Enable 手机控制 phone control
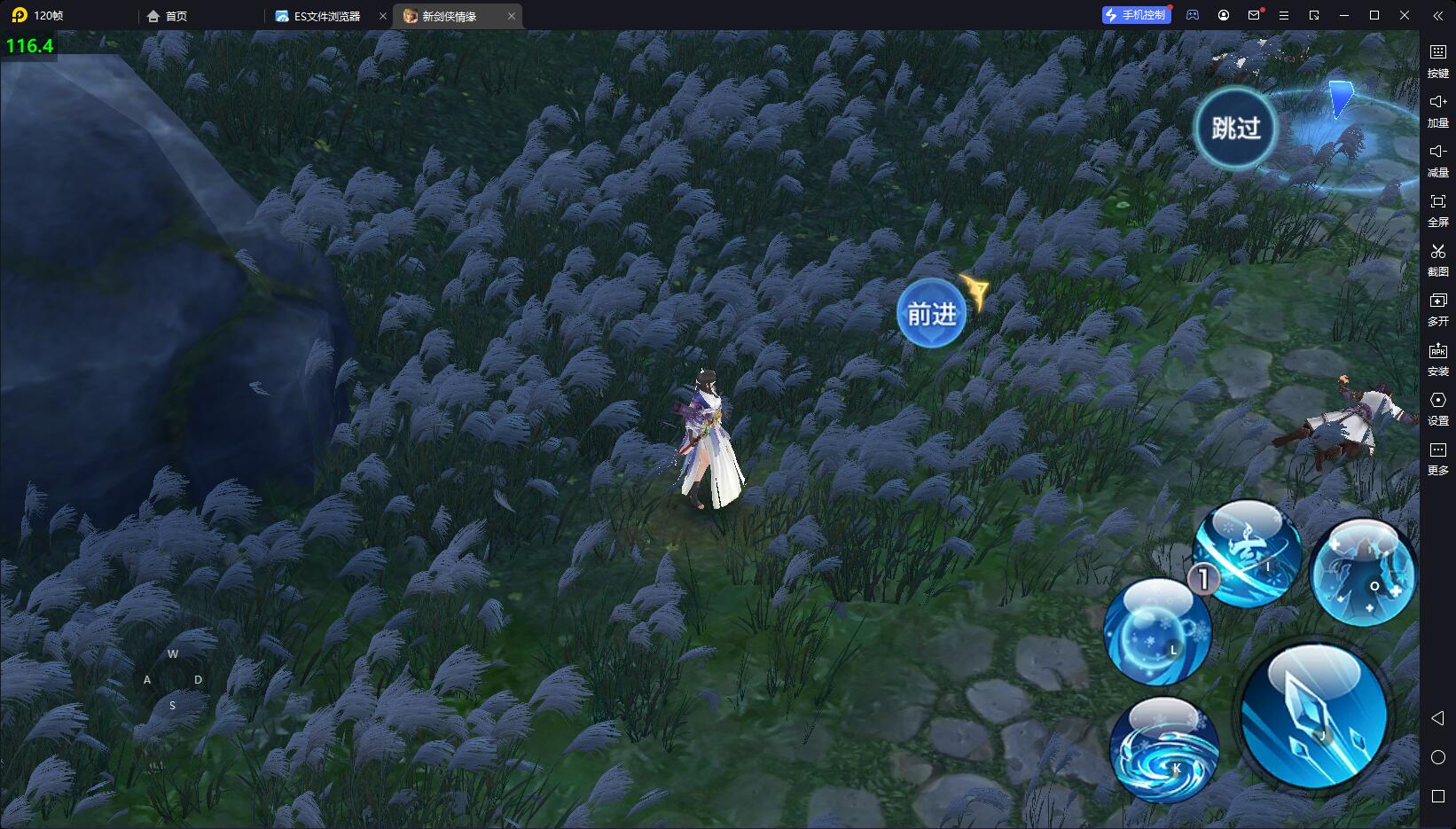This screenshot has width=1456, height=829. pyautogui.click(x=1136, y=15)
